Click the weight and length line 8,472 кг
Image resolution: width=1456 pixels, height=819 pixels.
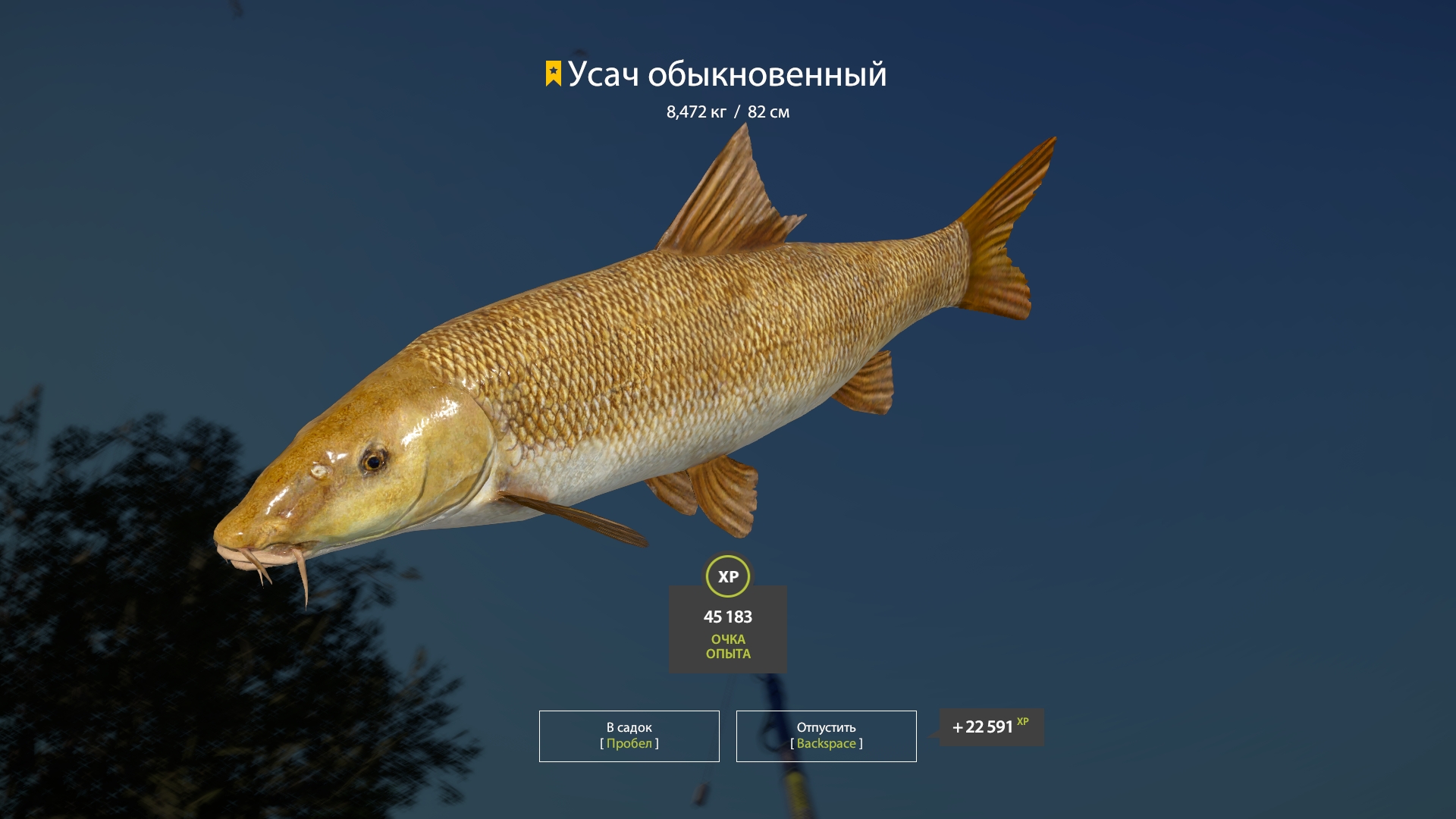tap(726, 111)
